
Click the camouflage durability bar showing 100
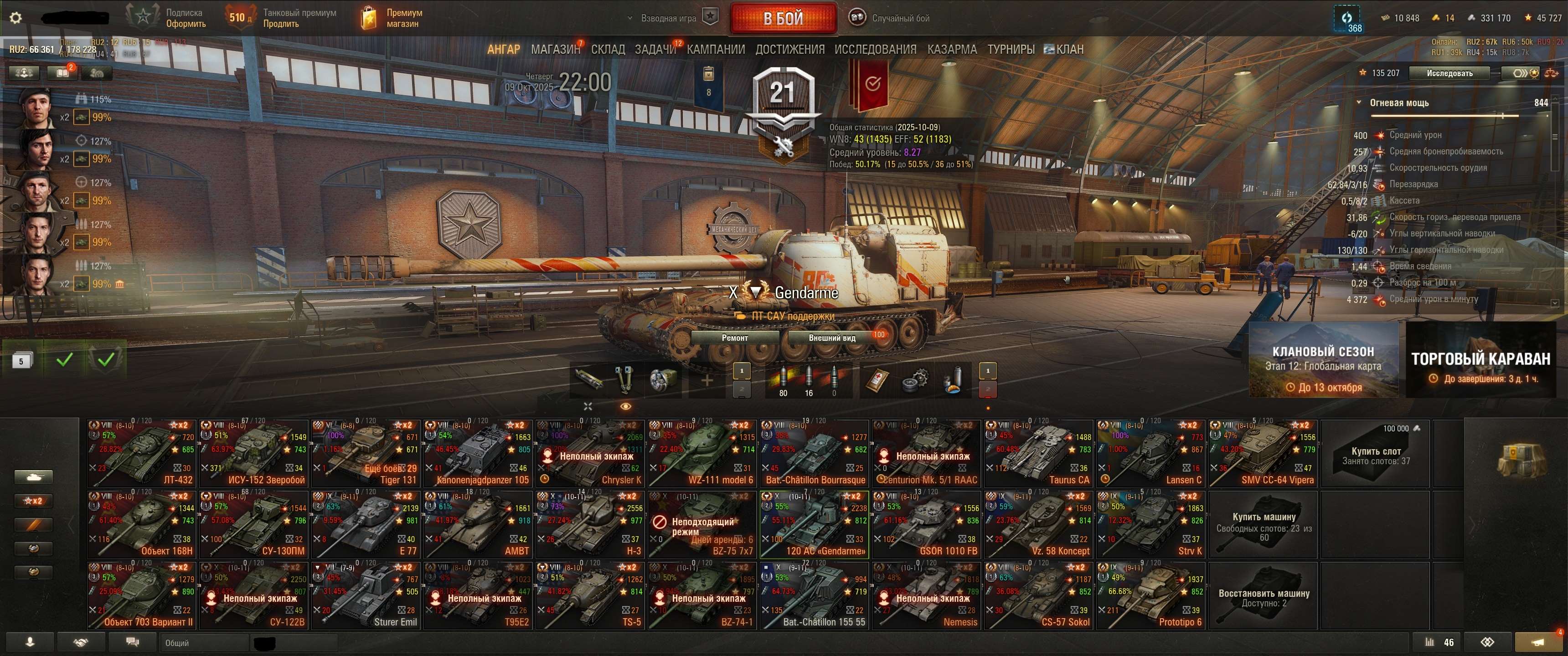click(878, 335)
